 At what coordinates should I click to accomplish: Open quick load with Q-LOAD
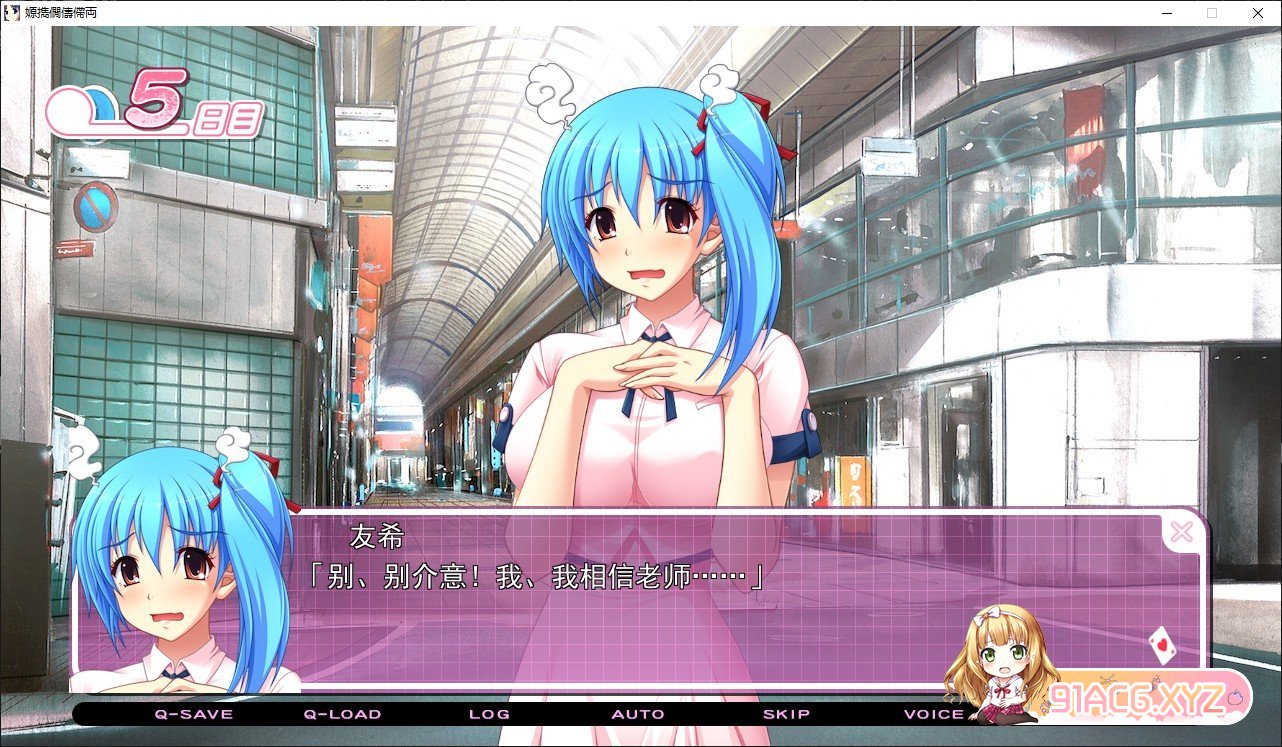click(x=342, y=714)
